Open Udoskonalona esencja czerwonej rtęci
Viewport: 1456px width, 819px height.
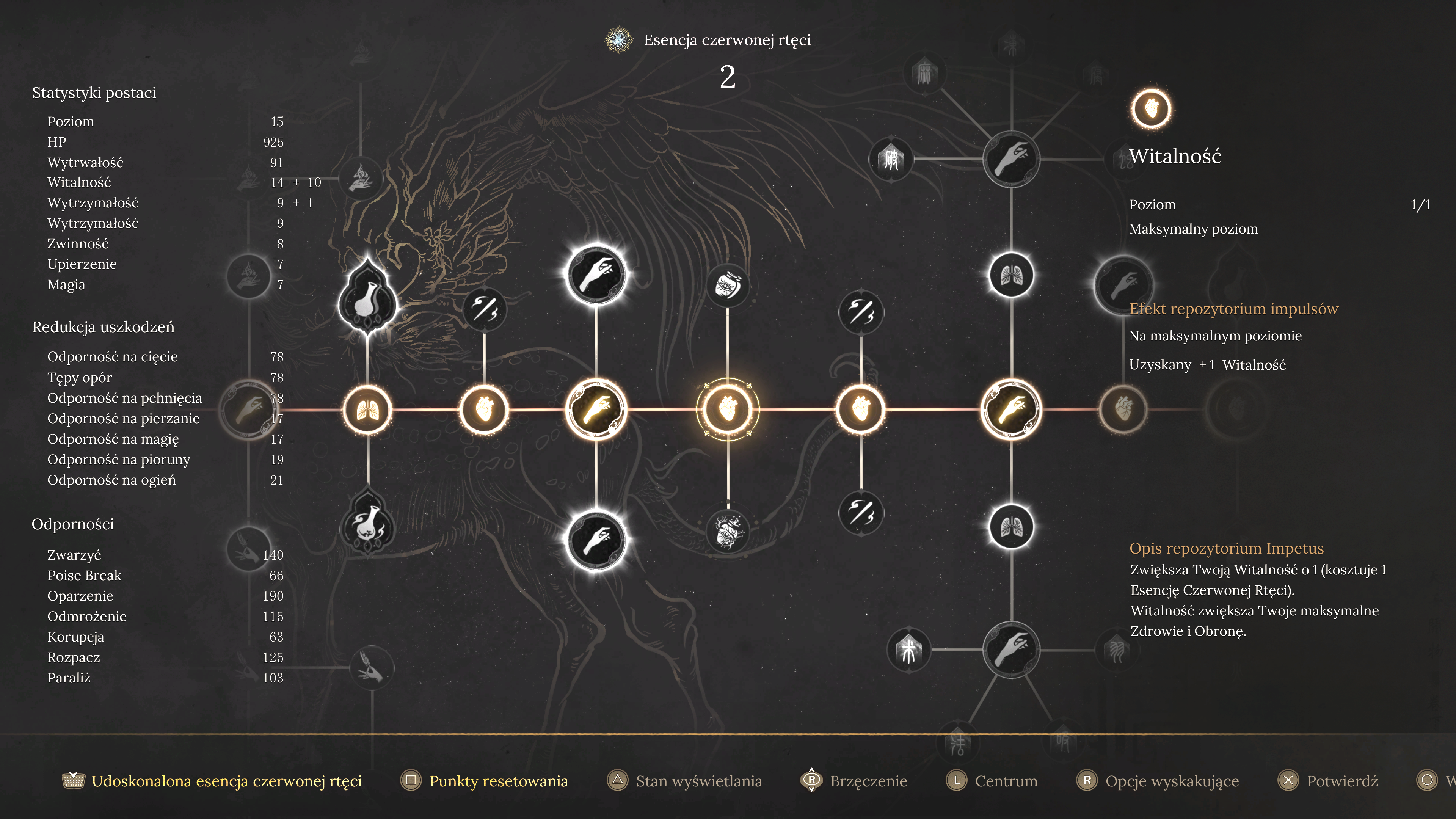click(x=226, y=781)
